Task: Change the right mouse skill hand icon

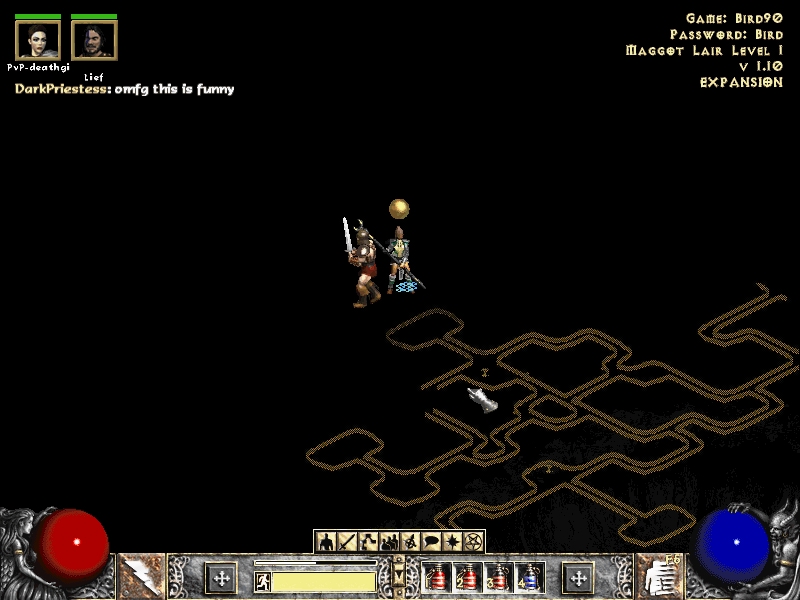Action: coord(659,577)
